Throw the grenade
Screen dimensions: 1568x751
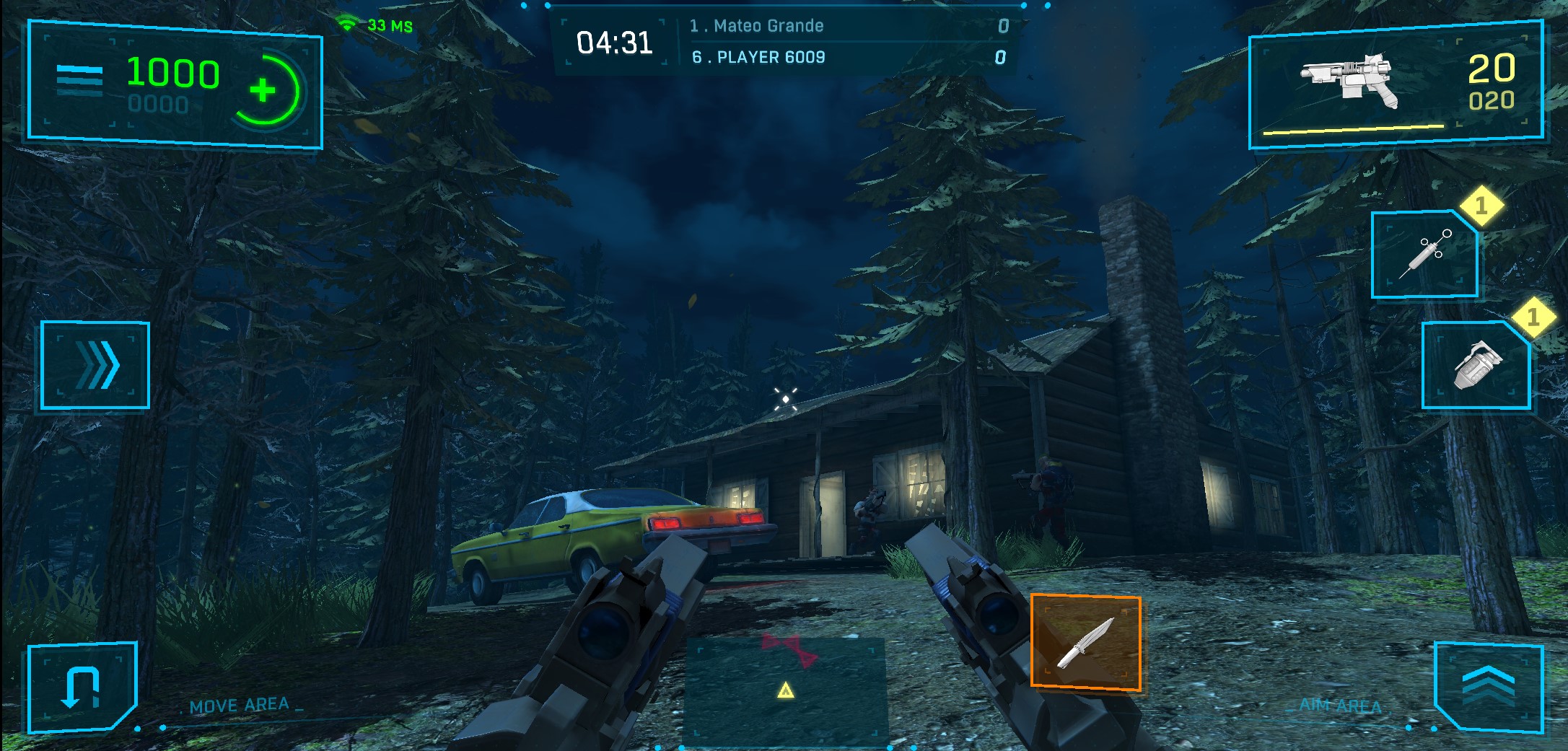point(1476,366)
